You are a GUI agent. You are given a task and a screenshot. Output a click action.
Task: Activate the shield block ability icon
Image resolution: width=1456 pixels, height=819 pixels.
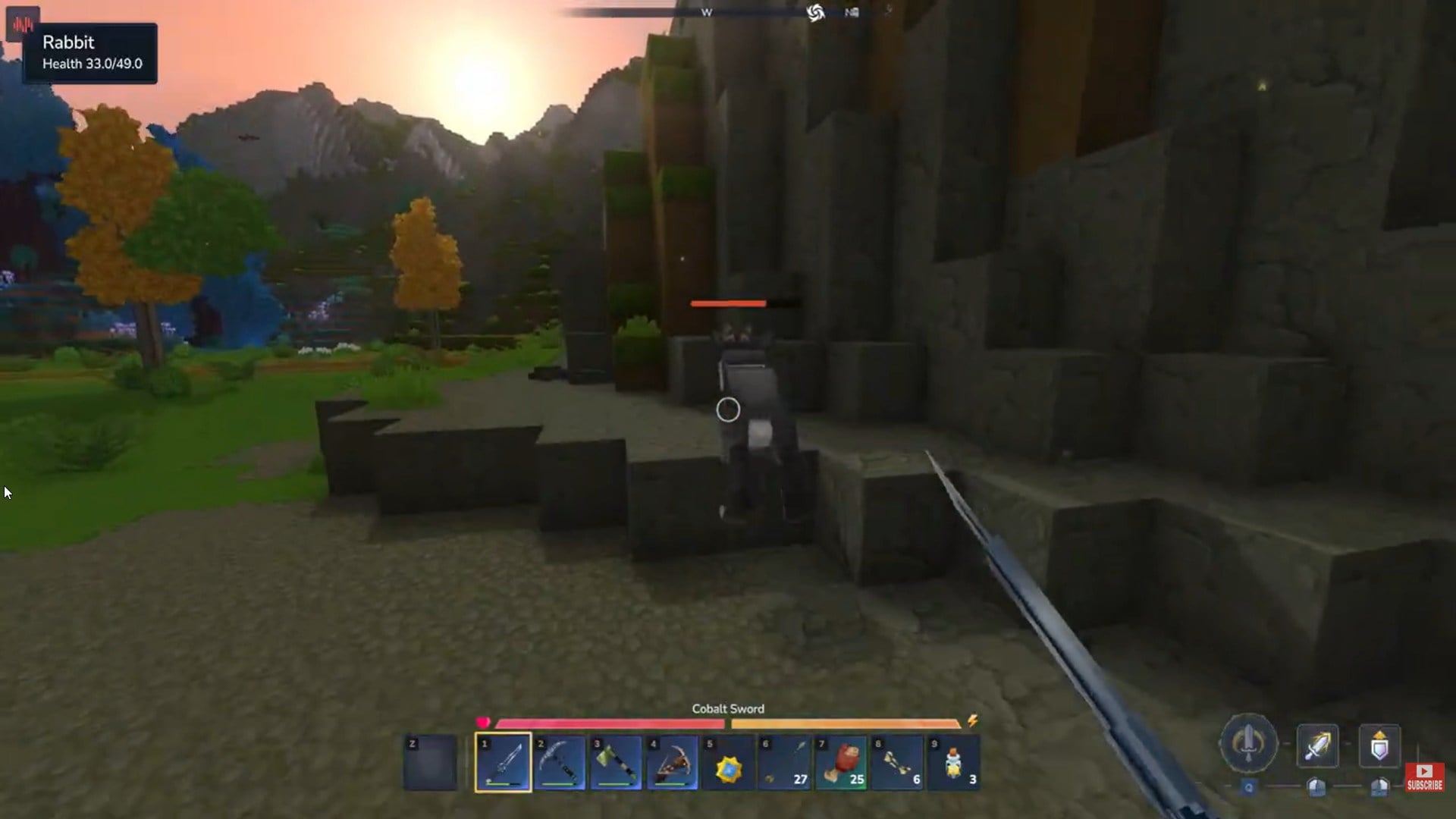(1379, 745)
